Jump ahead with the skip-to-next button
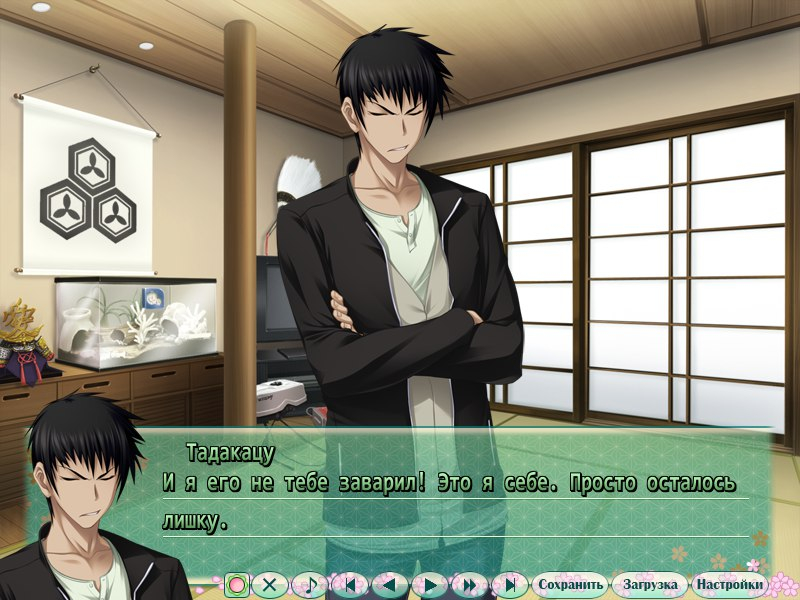This screenshot has height=600, width=800. [509, 585]
